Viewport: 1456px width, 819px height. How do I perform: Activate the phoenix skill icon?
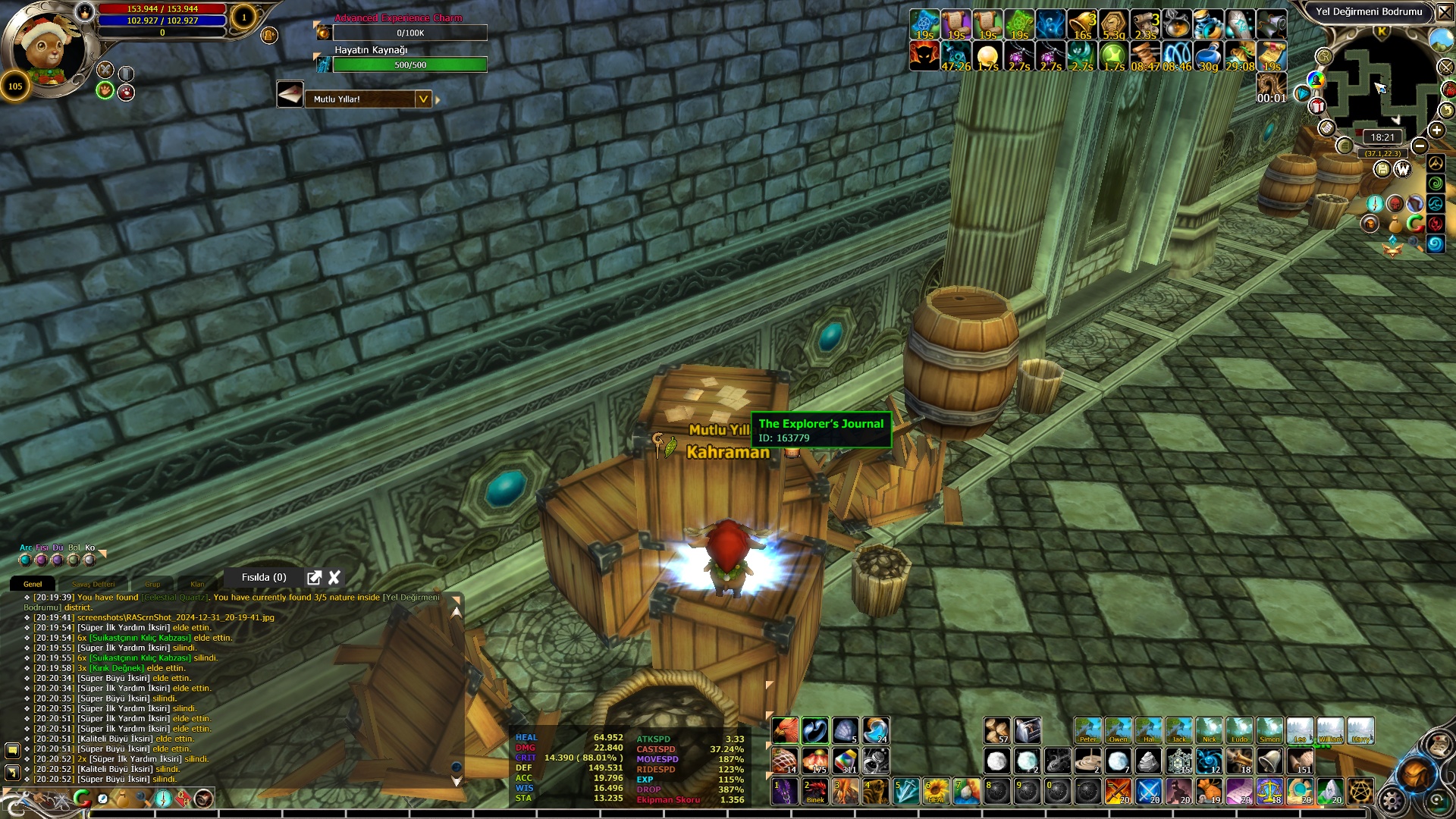[785, 731]
